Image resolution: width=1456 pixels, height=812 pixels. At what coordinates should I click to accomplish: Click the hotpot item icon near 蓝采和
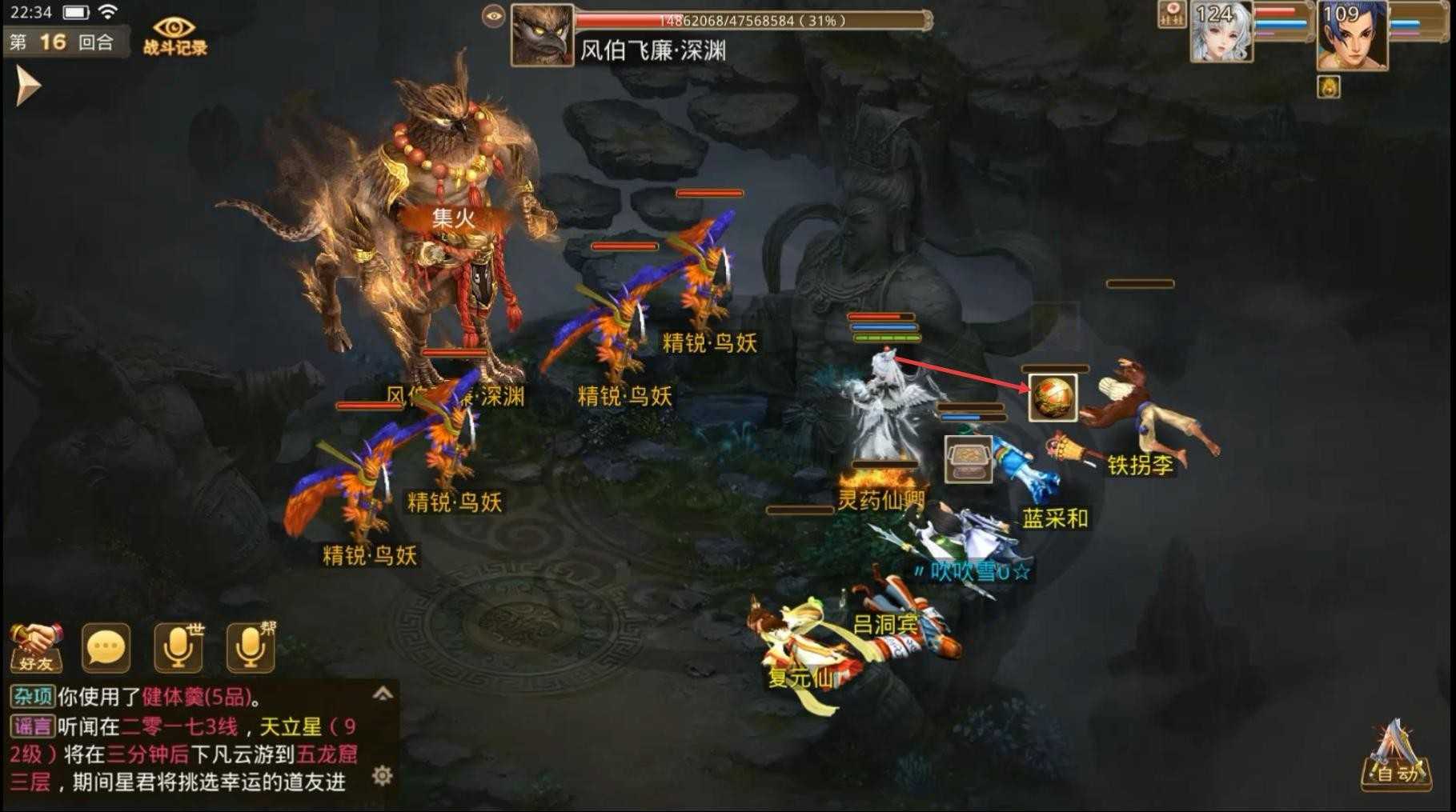click(967, 459)
